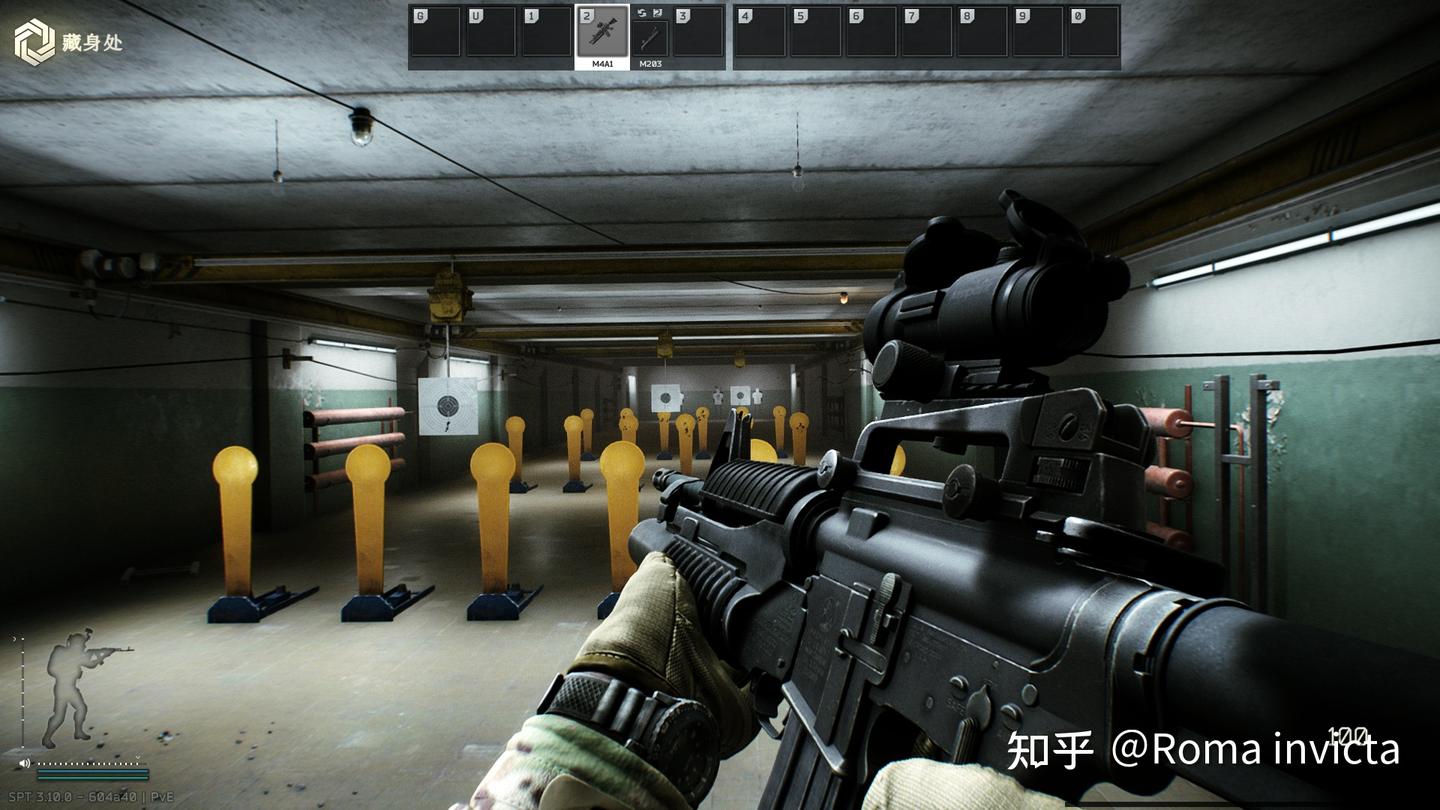Click the empty slot labeled G
This screenshot has width=1440, height=810.
click(x=435, y=32)
